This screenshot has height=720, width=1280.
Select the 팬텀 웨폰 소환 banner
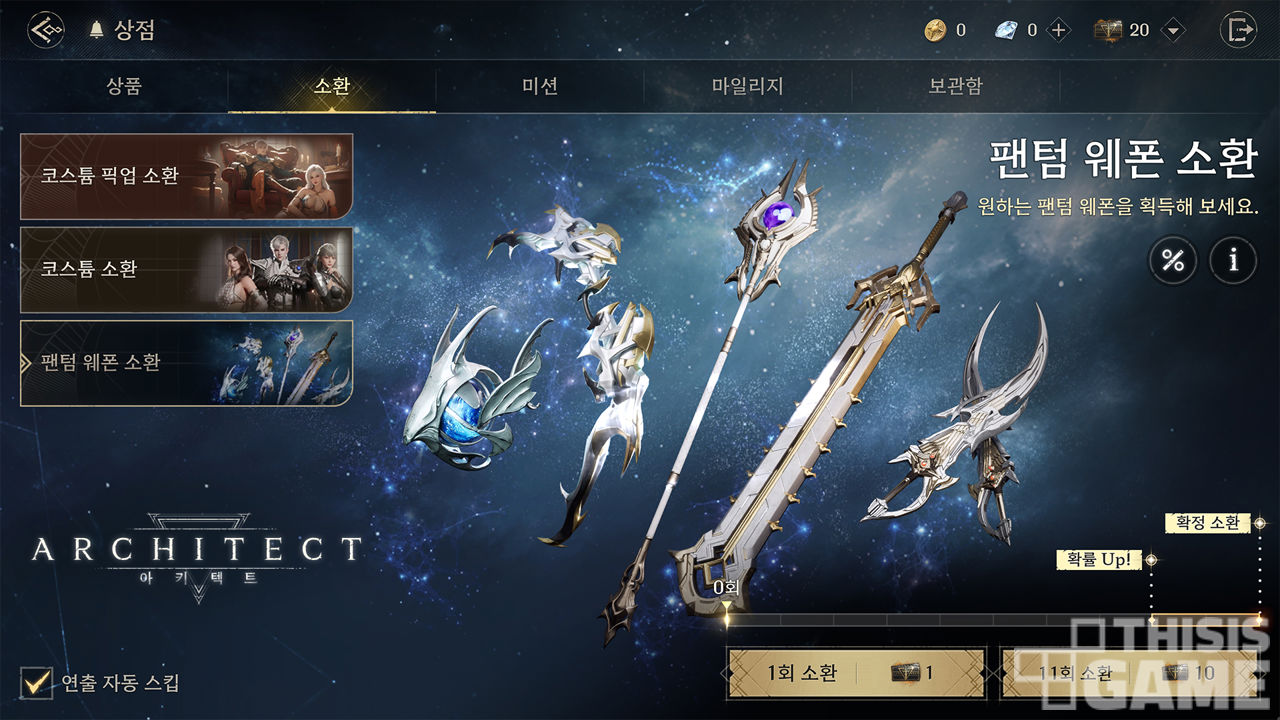point(186,363)
